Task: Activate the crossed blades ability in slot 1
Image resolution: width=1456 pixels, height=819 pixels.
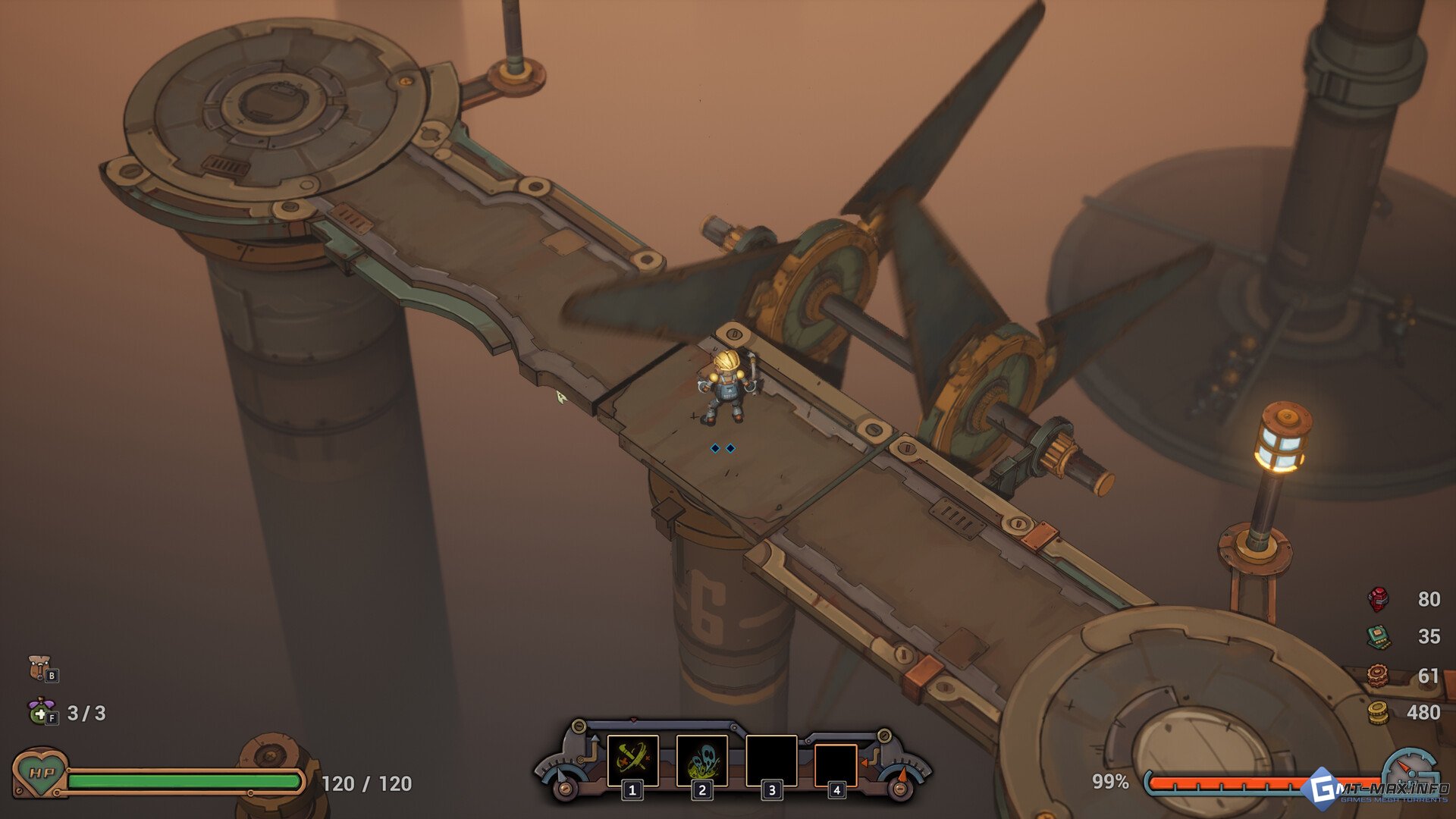Action: tap(632, 760)
